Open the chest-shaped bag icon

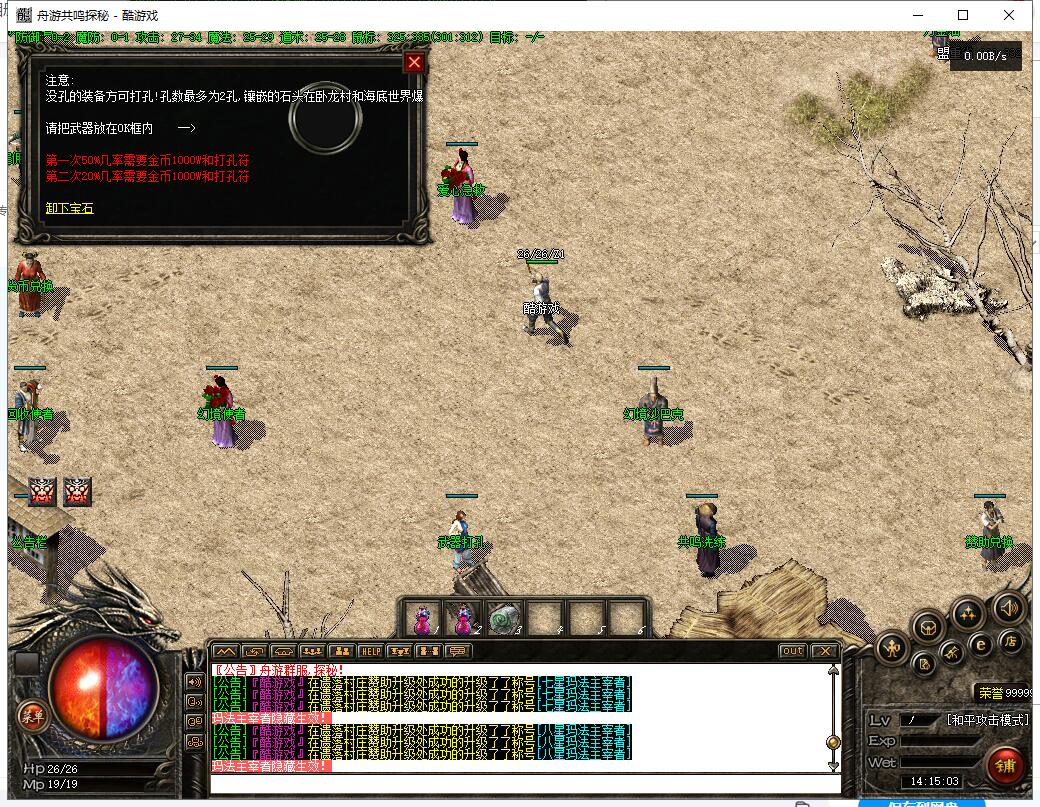930,627
